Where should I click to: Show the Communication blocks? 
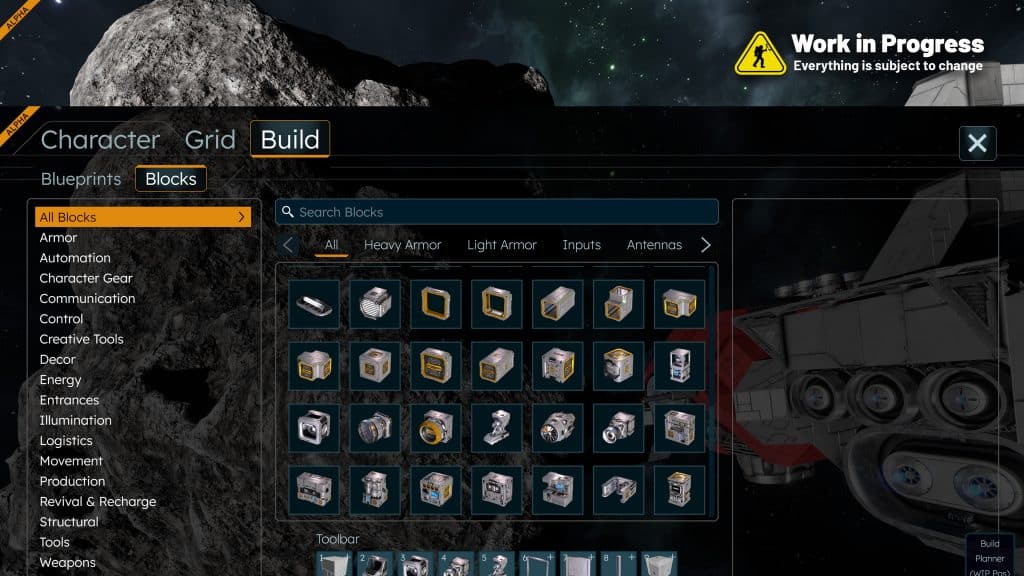pos(87,299)
